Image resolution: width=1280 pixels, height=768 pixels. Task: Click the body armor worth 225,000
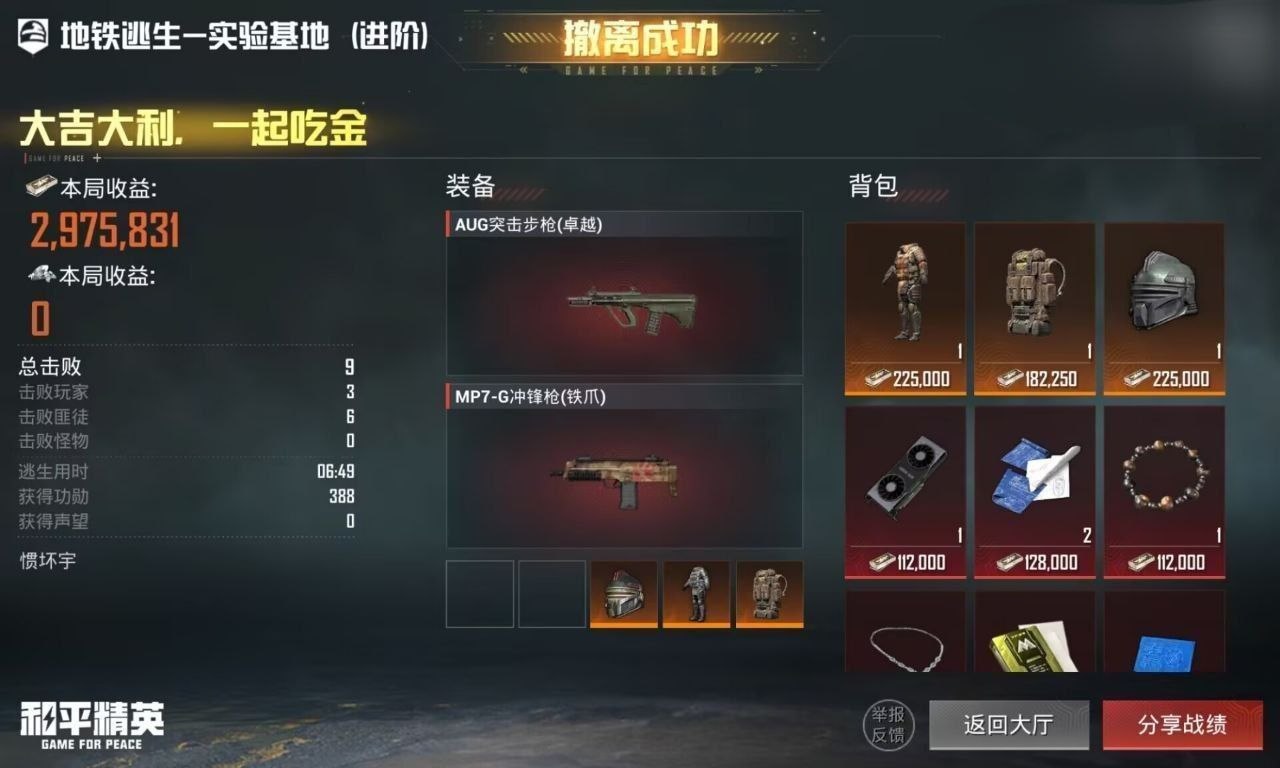(x=904, y=295)
